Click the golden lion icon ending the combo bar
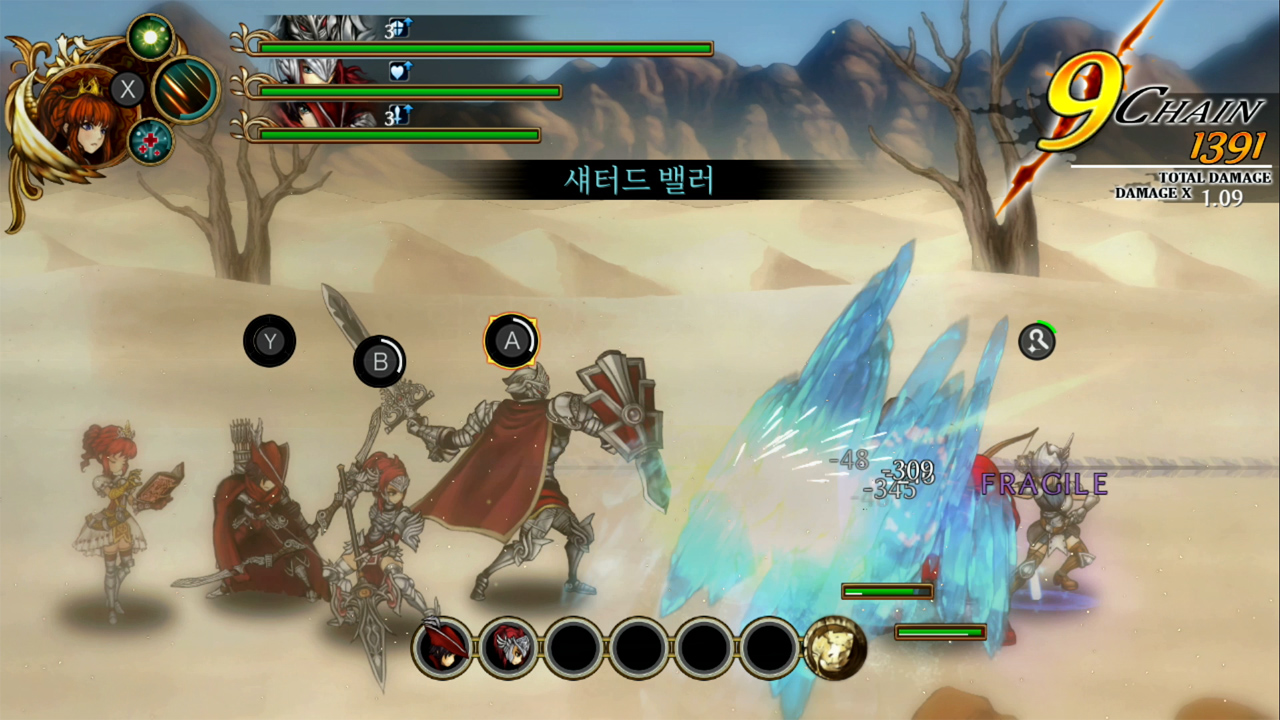This screenshot has height=720, width=1280. click(834, 648)
